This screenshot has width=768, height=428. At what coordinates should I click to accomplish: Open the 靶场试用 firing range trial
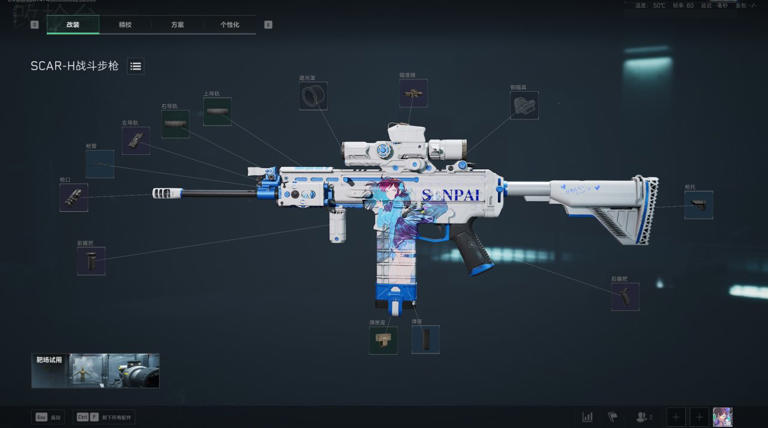[95, 371]
